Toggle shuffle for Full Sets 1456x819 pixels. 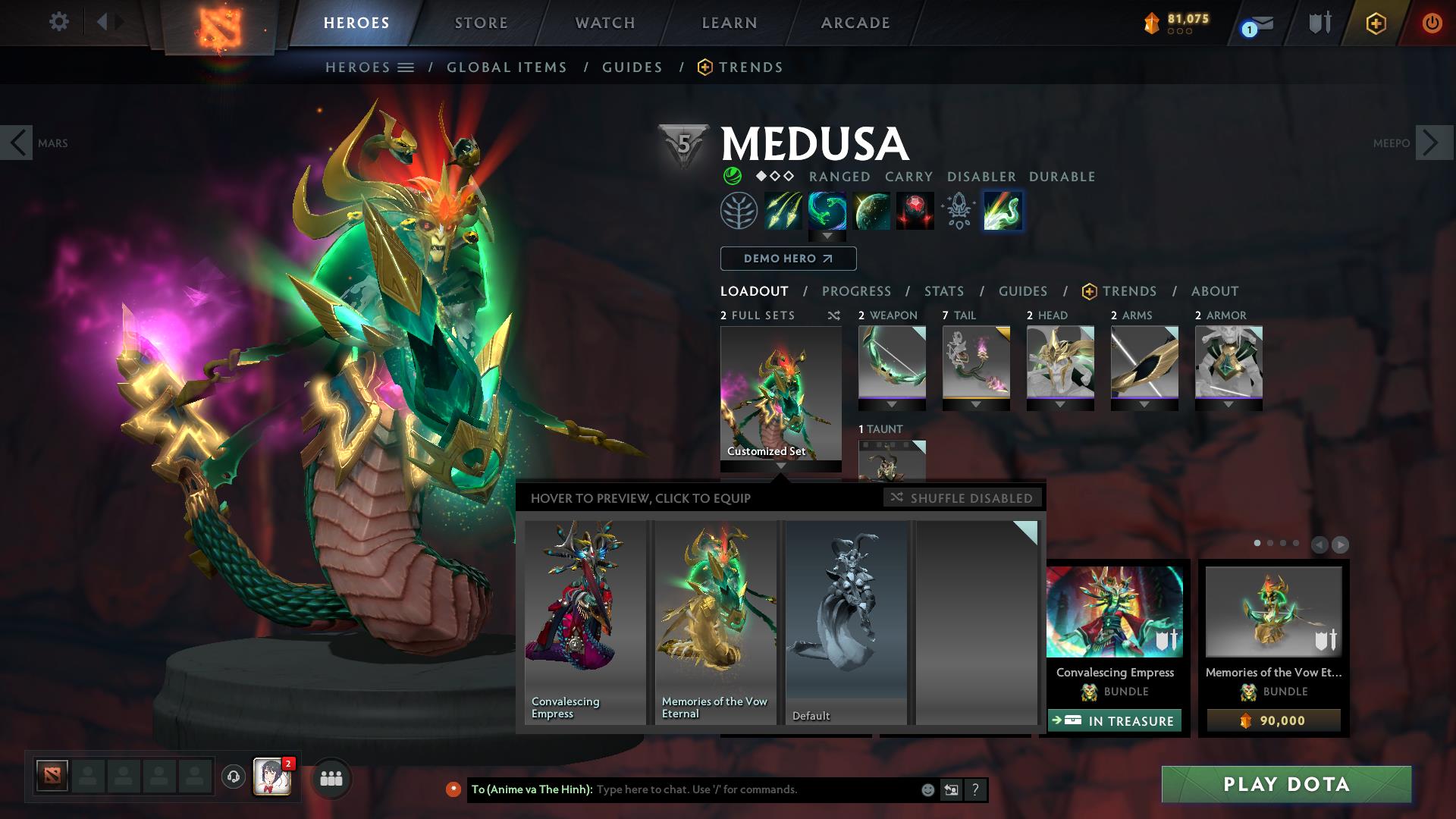click(833, 315)
